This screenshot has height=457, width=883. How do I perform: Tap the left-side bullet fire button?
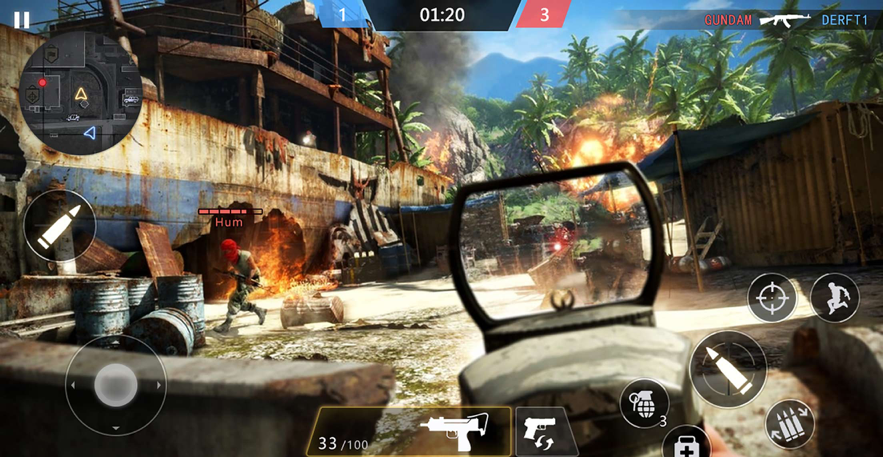pyautogui.click(x=60, y=227)
